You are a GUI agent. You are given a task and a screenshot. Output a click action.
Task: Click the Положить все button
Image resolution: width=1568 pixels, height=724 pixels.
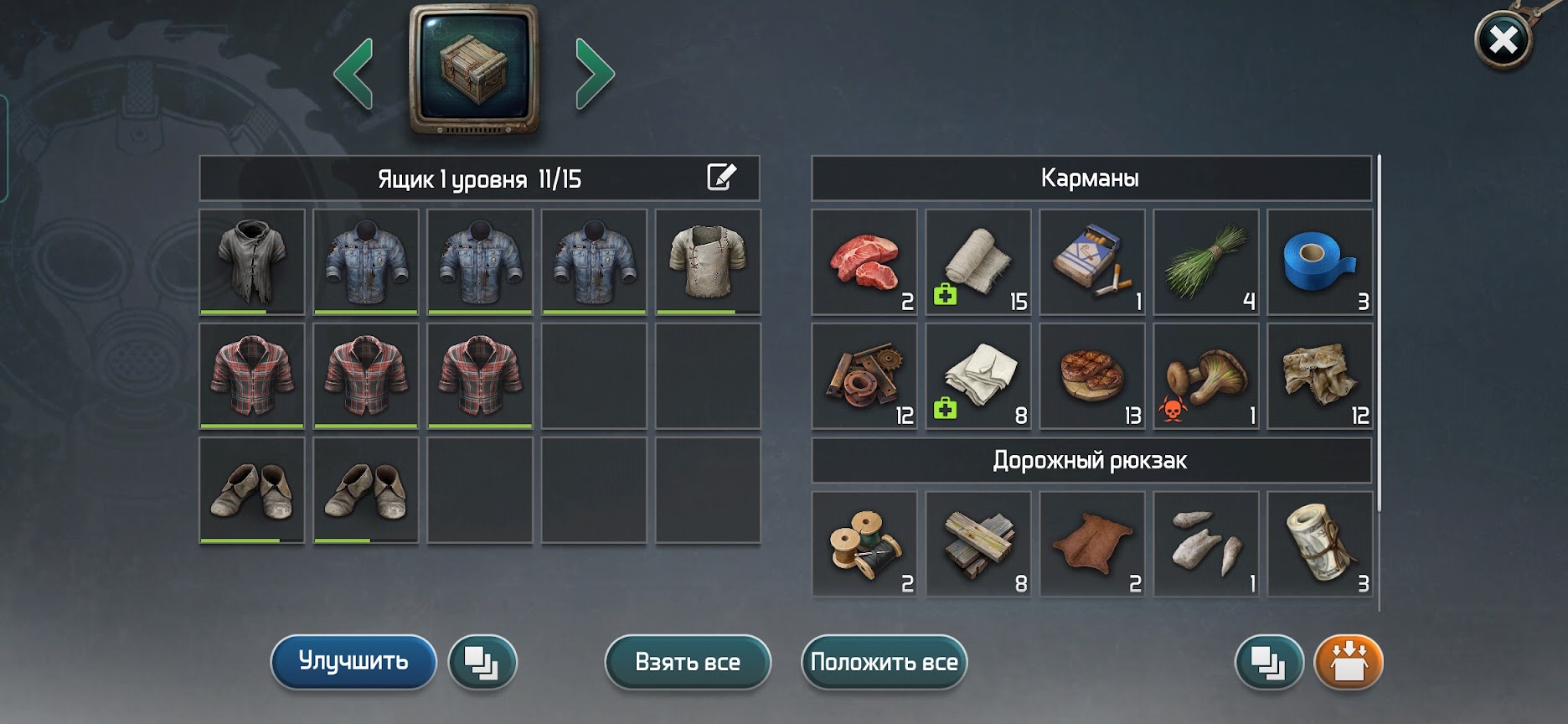(x=884, y=662)
